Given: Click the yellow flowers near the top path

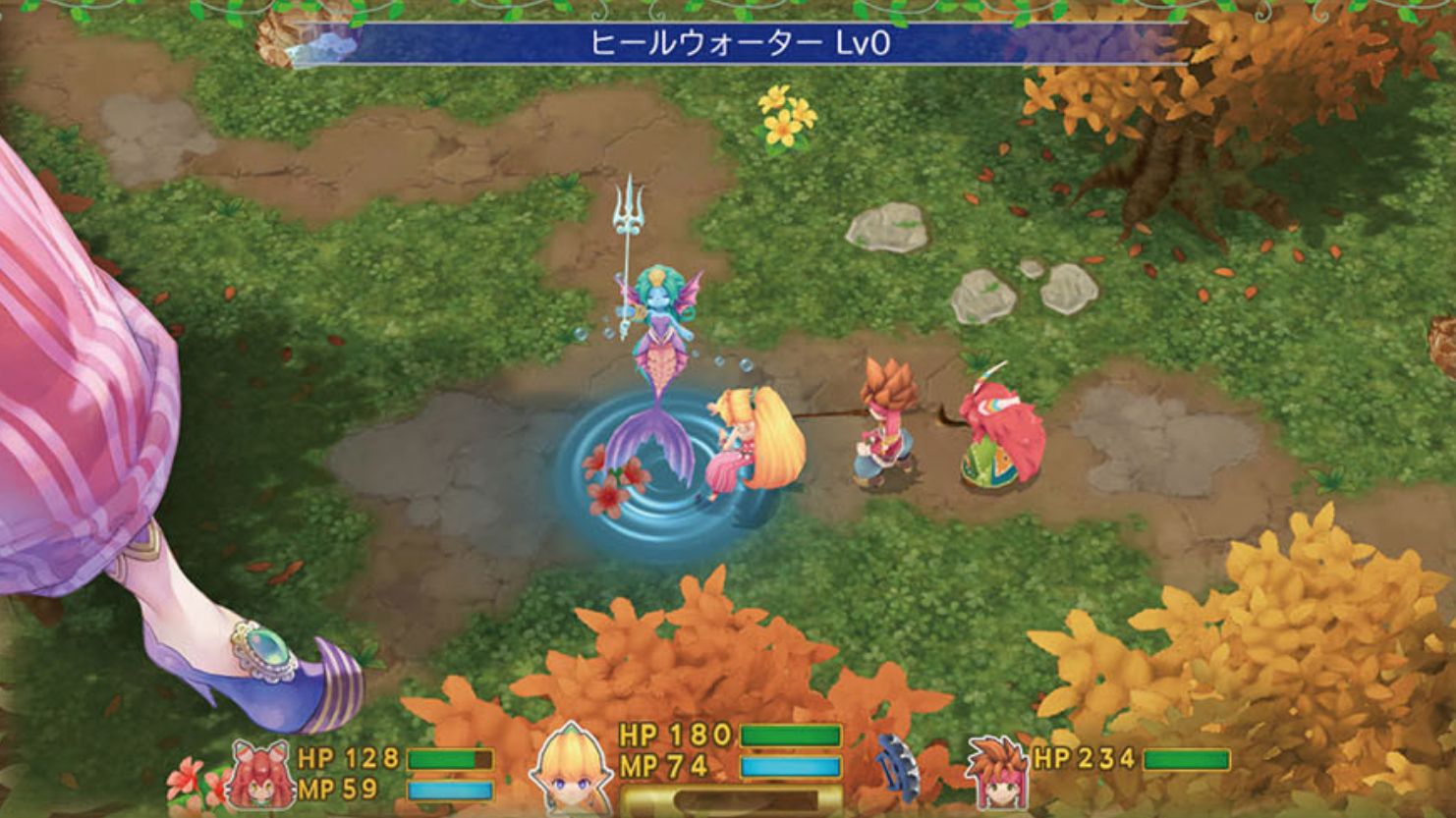Looking at the screenshot, I should tap(784, 113).
